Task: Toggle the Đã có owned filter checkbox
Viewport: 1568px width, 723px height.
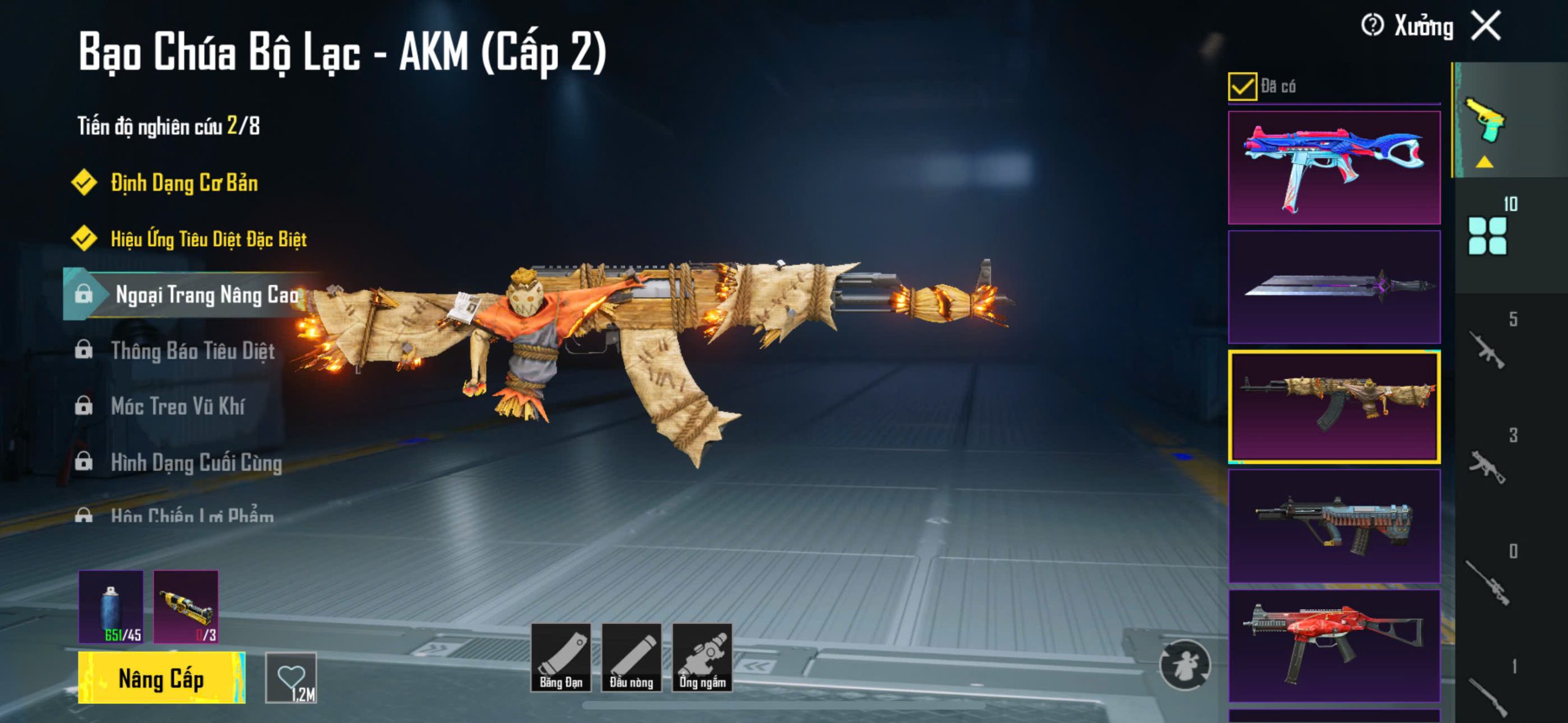Action: tap(1242, 86)
